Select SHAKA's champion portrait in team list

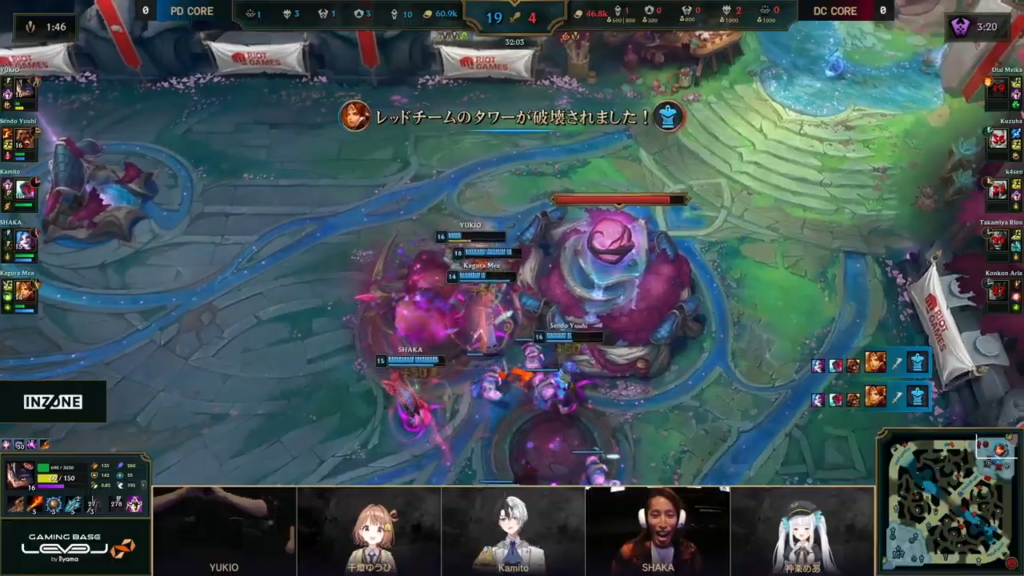click(x=25, y=241)
